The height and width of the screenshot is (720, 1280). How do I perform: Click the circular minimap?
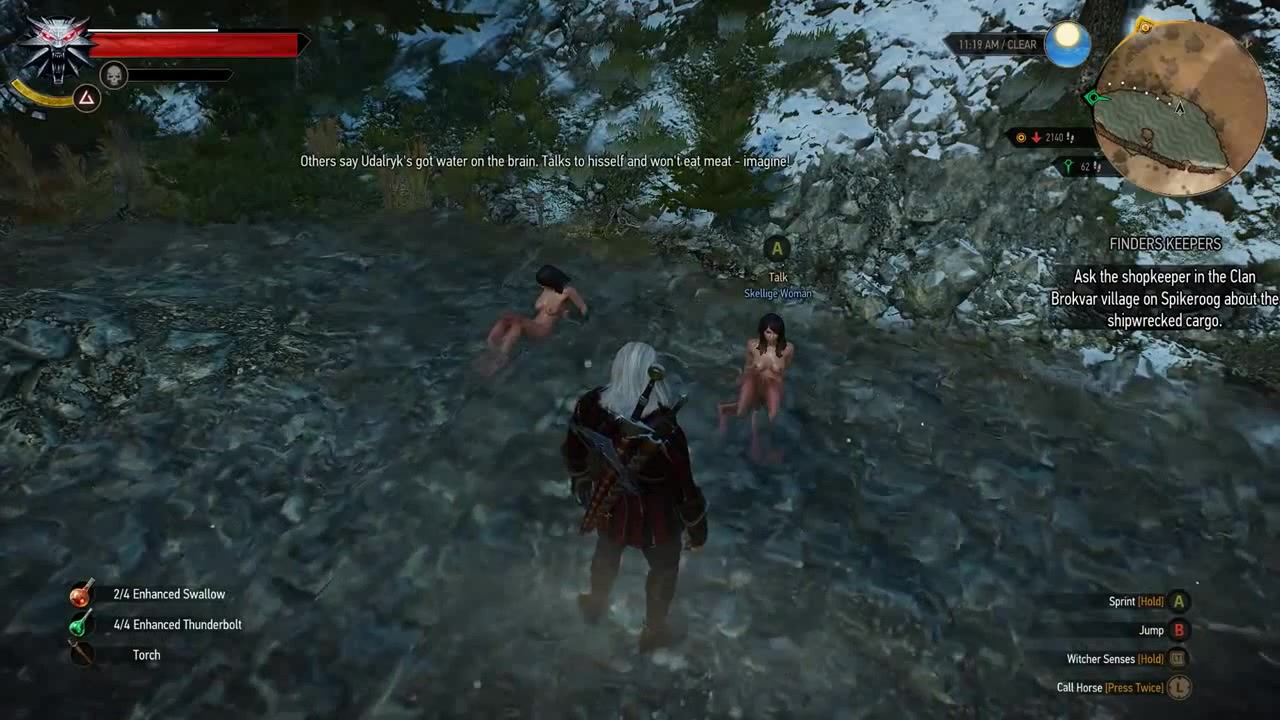pos(1180,108)
